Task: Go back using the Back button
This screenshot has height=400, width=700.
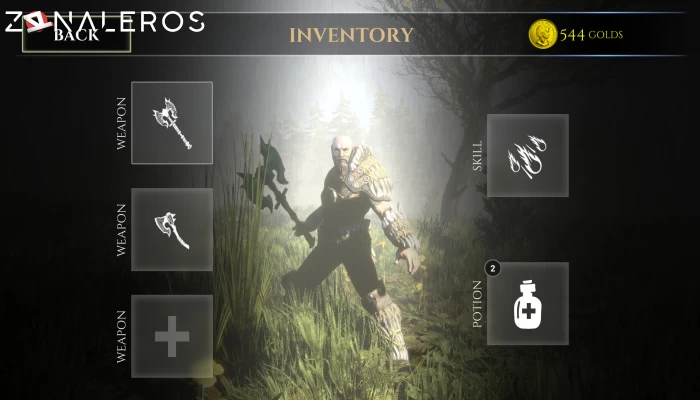Action: [x=76, y=35]
